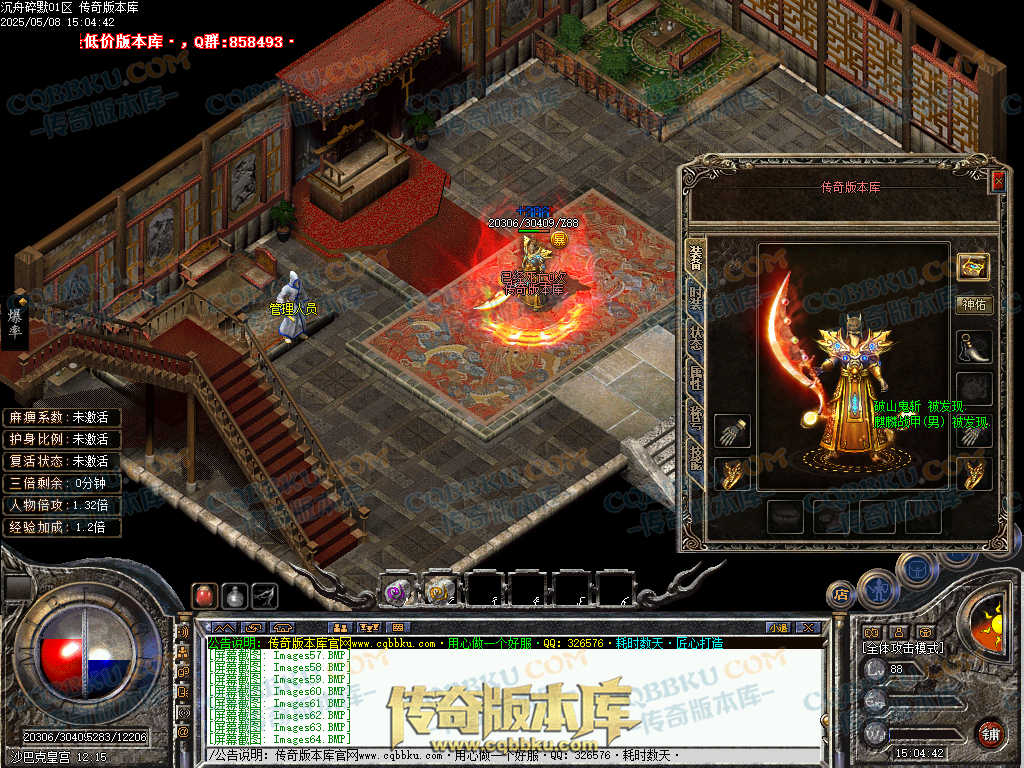The height and width of the screenshot is (768, 1024).
Task: Open the treasure chest icon in character panel
Action: (x=974, y=266)
